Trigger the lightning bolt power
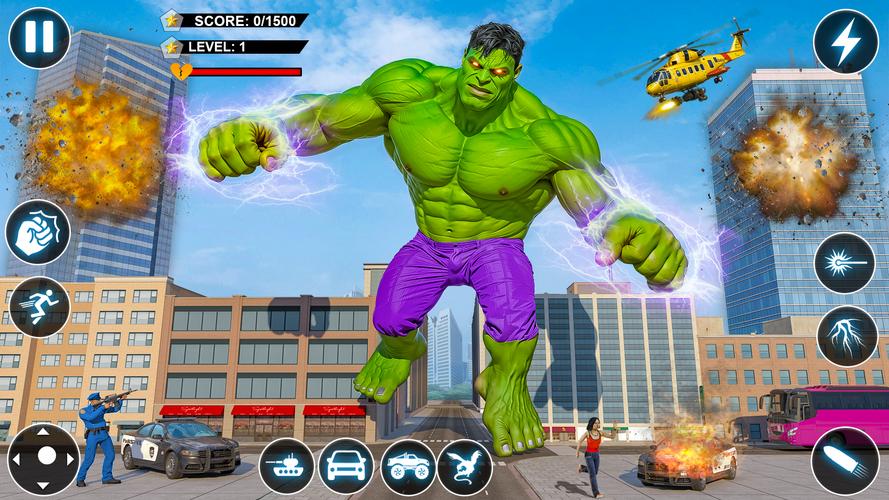The width and height of the screenshot is (889, 500). click(845, 42)
